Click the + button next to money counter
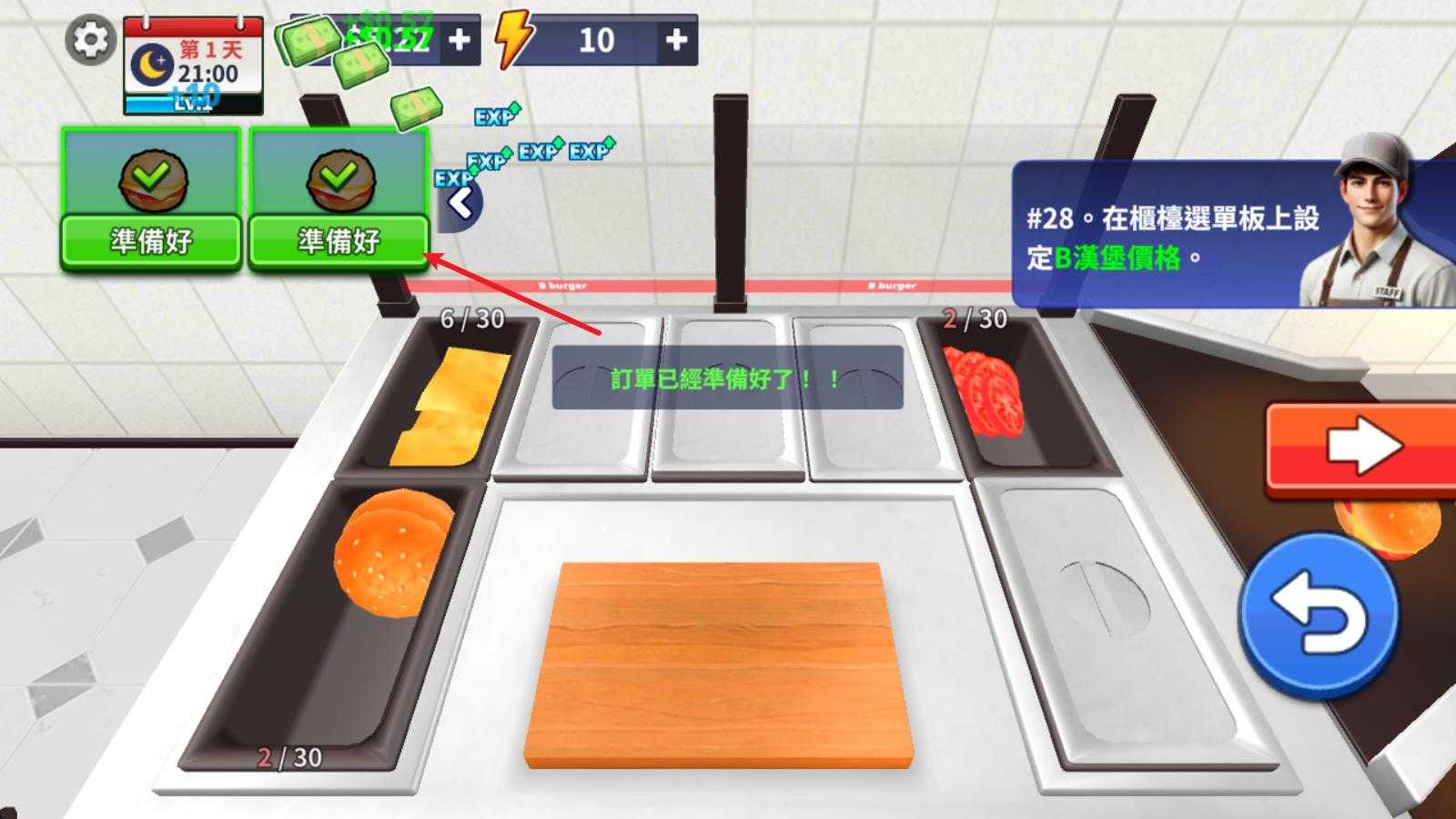 point(460,41)
